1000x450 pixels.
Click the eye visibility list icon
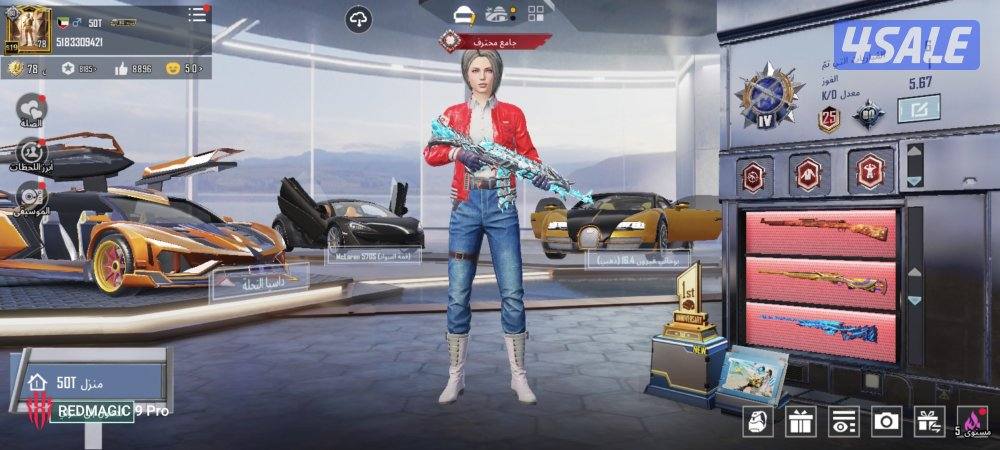click(845, 422)
